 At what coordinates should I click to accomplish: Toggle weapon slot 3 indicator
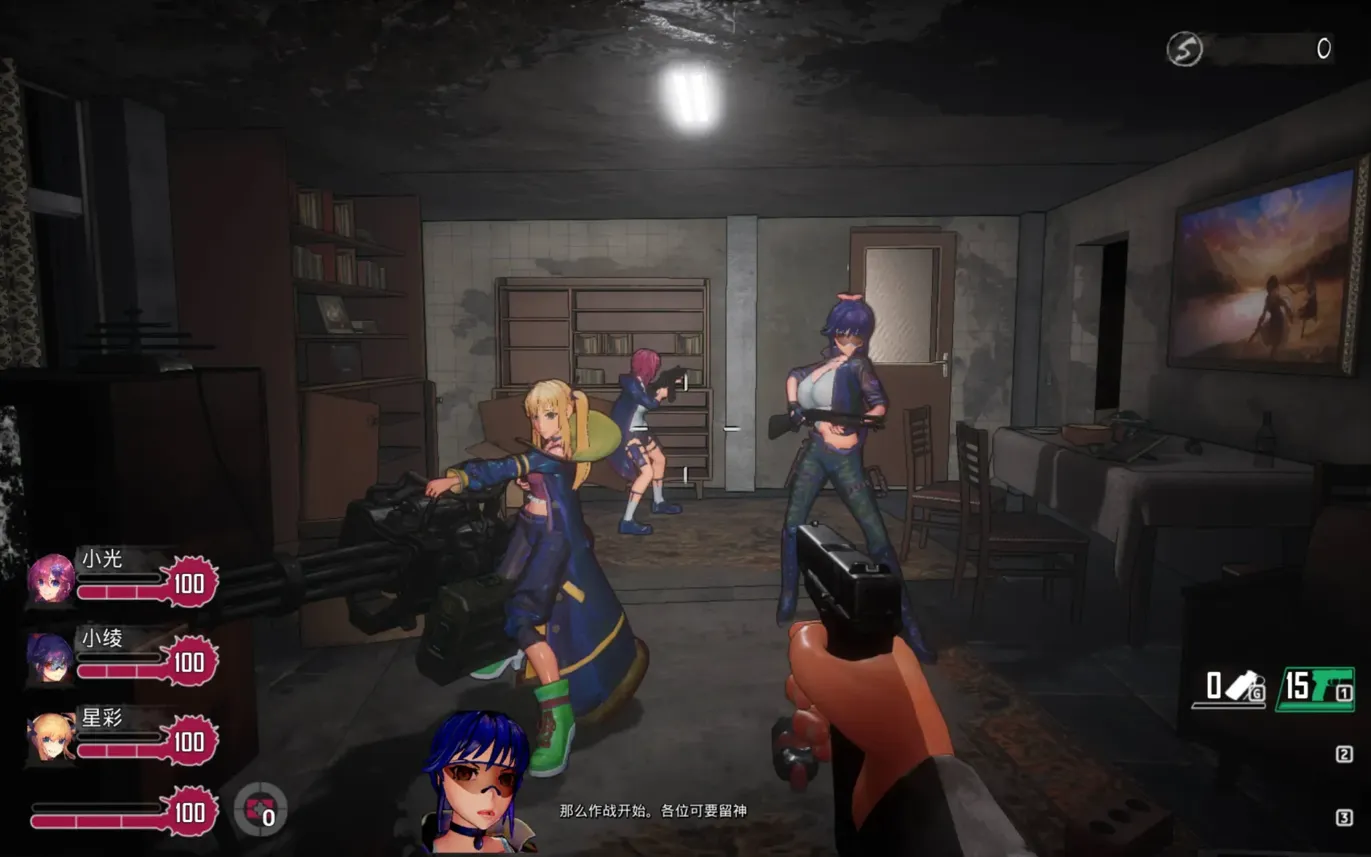[1346, 815]
